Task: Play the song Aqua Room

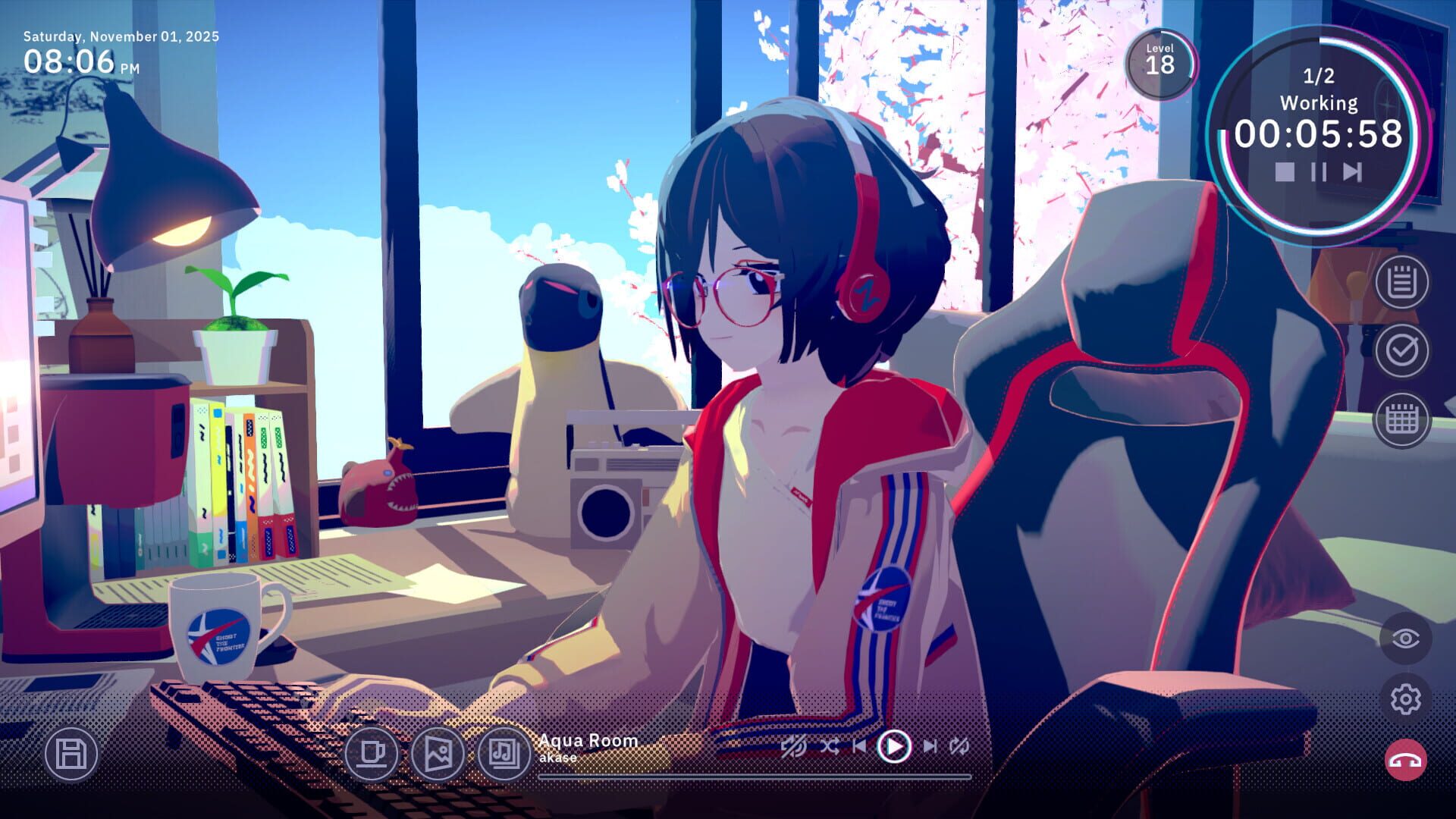Action: (895, 747)
